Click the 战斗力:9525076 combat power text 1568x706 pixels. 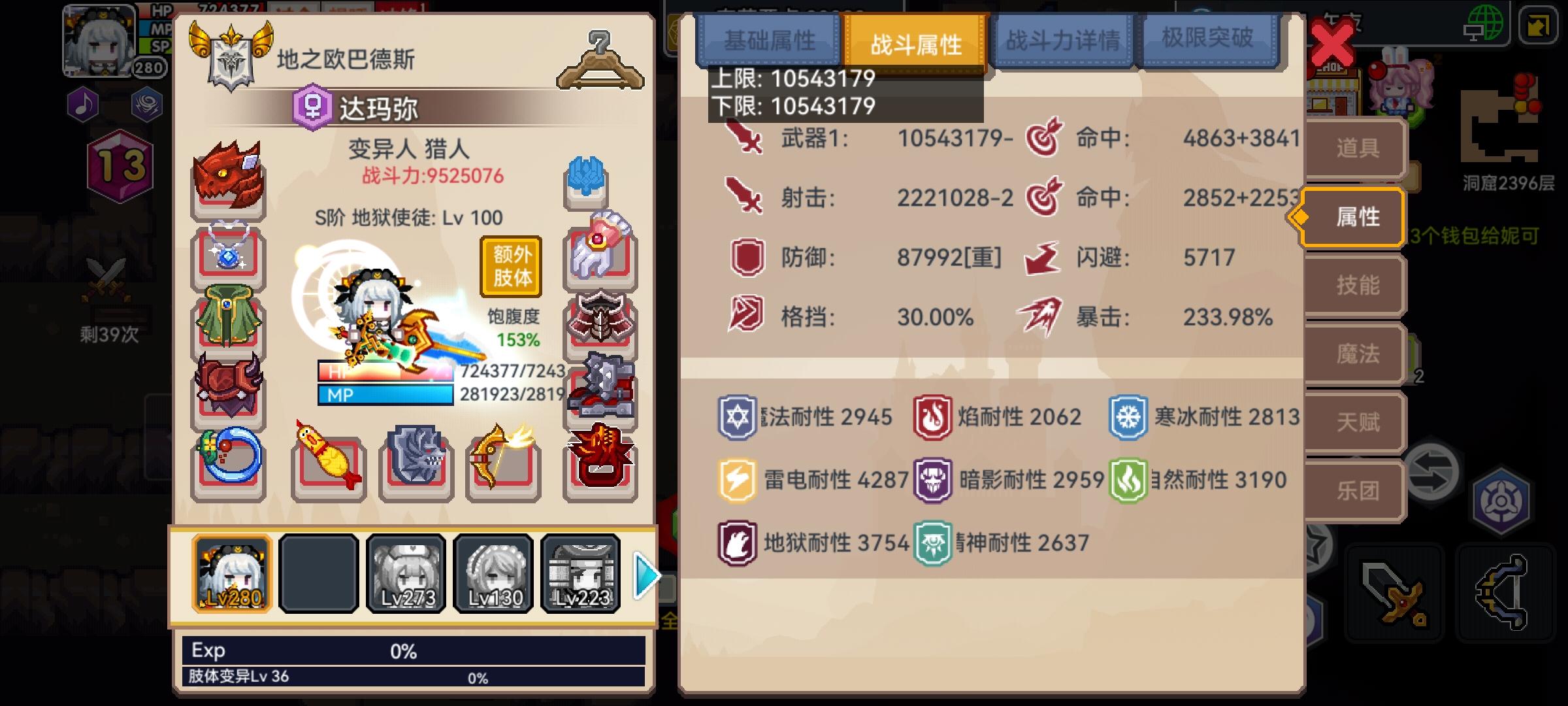click(430, 175)
